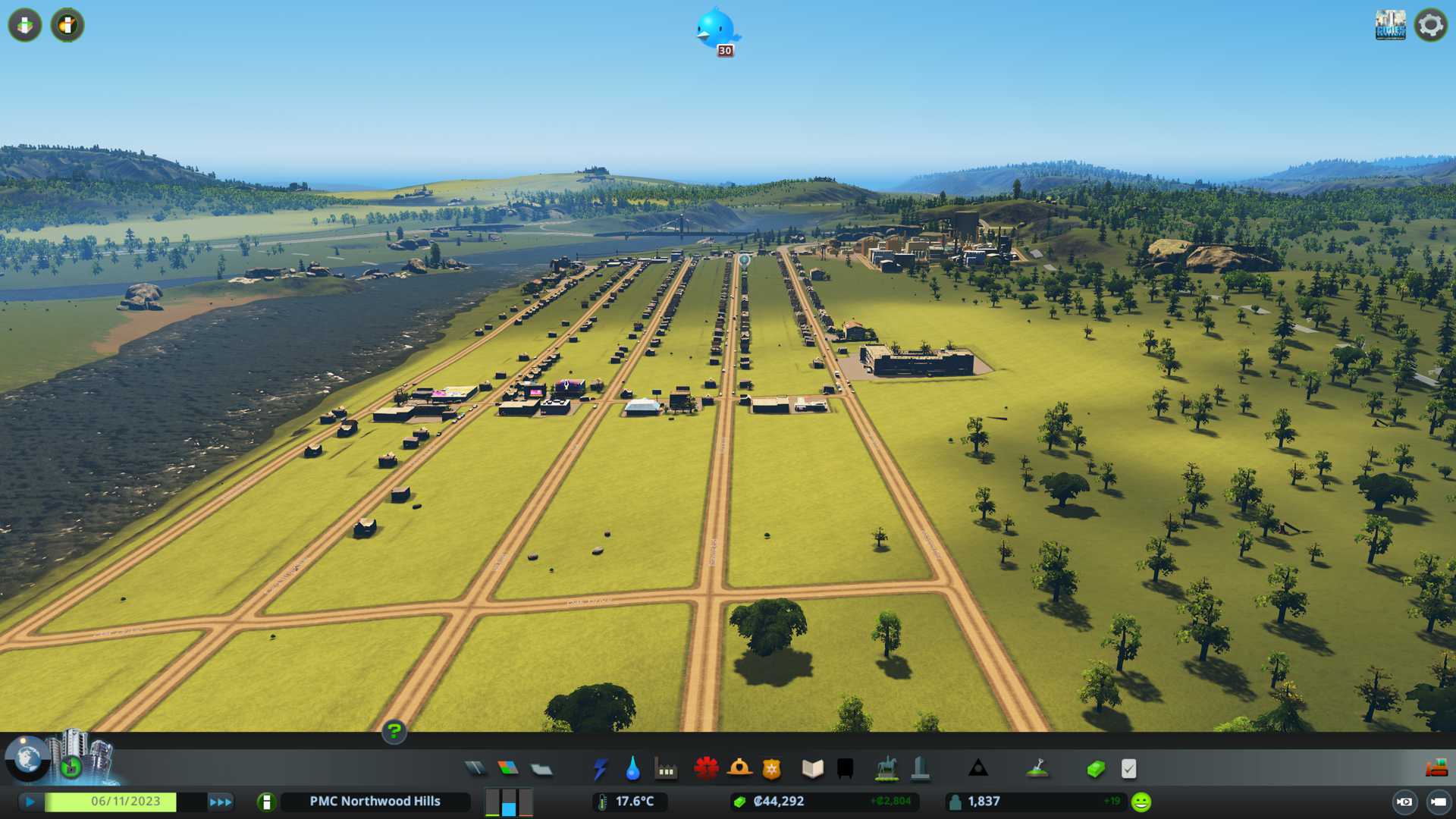
Task: Open the Electricity build menu
Action: tap(600, 769)
